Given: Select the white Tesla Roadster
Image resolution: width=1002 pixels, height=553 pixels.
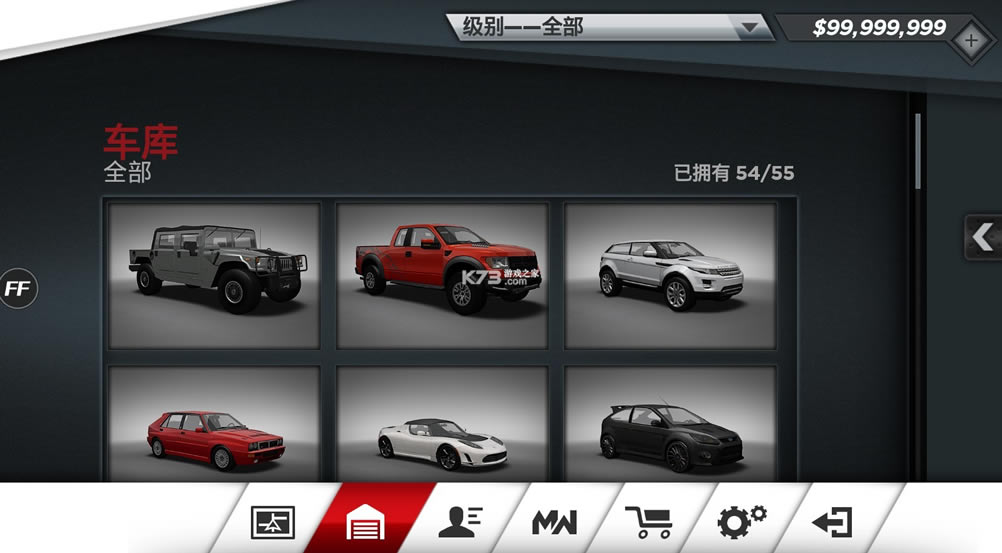Looking at the screenshot, I should click(x=442, y=425).
